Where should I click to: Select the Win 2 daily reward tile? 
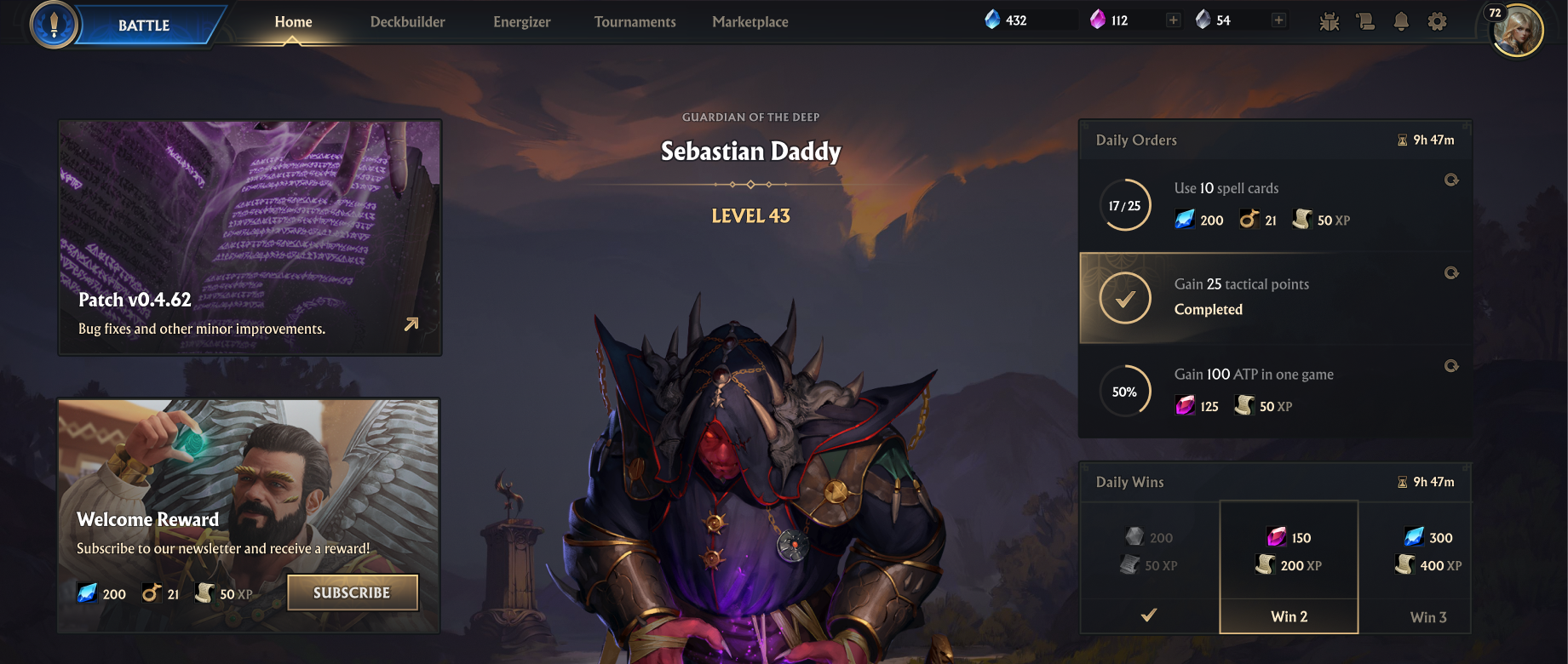click(x=1289, y=567)
